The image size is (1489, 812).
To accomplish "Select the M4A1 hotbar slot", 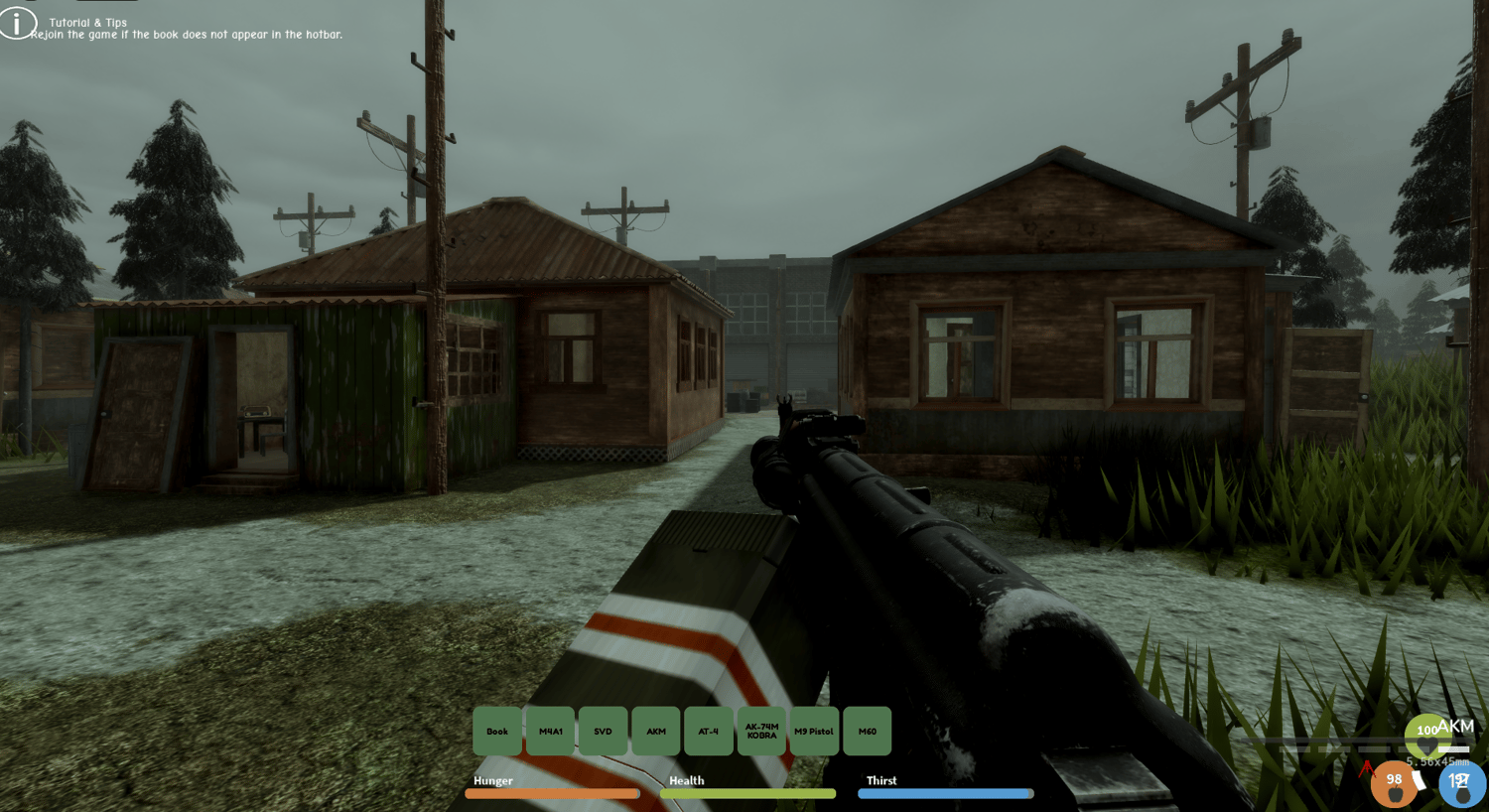I will (x=551, y=731).
